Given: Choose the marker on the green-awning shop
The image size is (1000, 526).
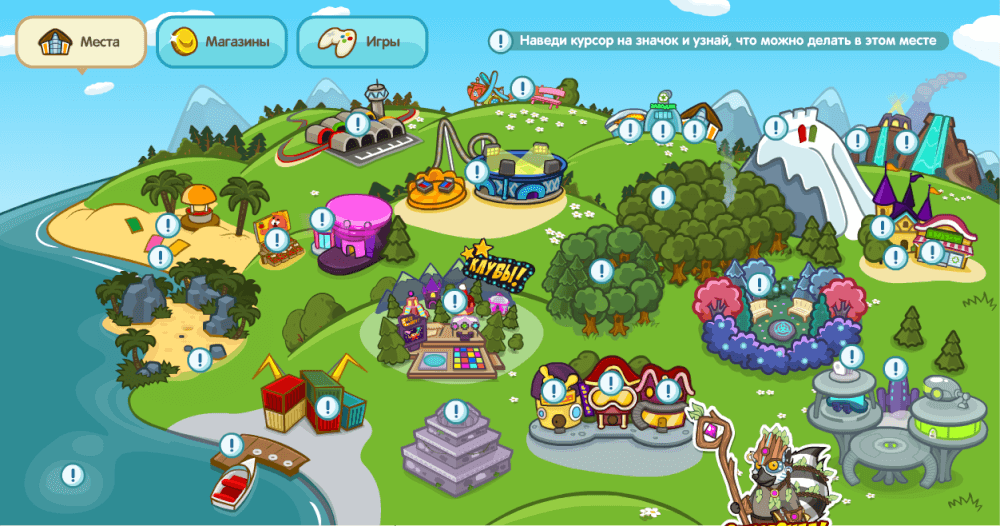Looking at the screenshot, I should tap(932, 251).
